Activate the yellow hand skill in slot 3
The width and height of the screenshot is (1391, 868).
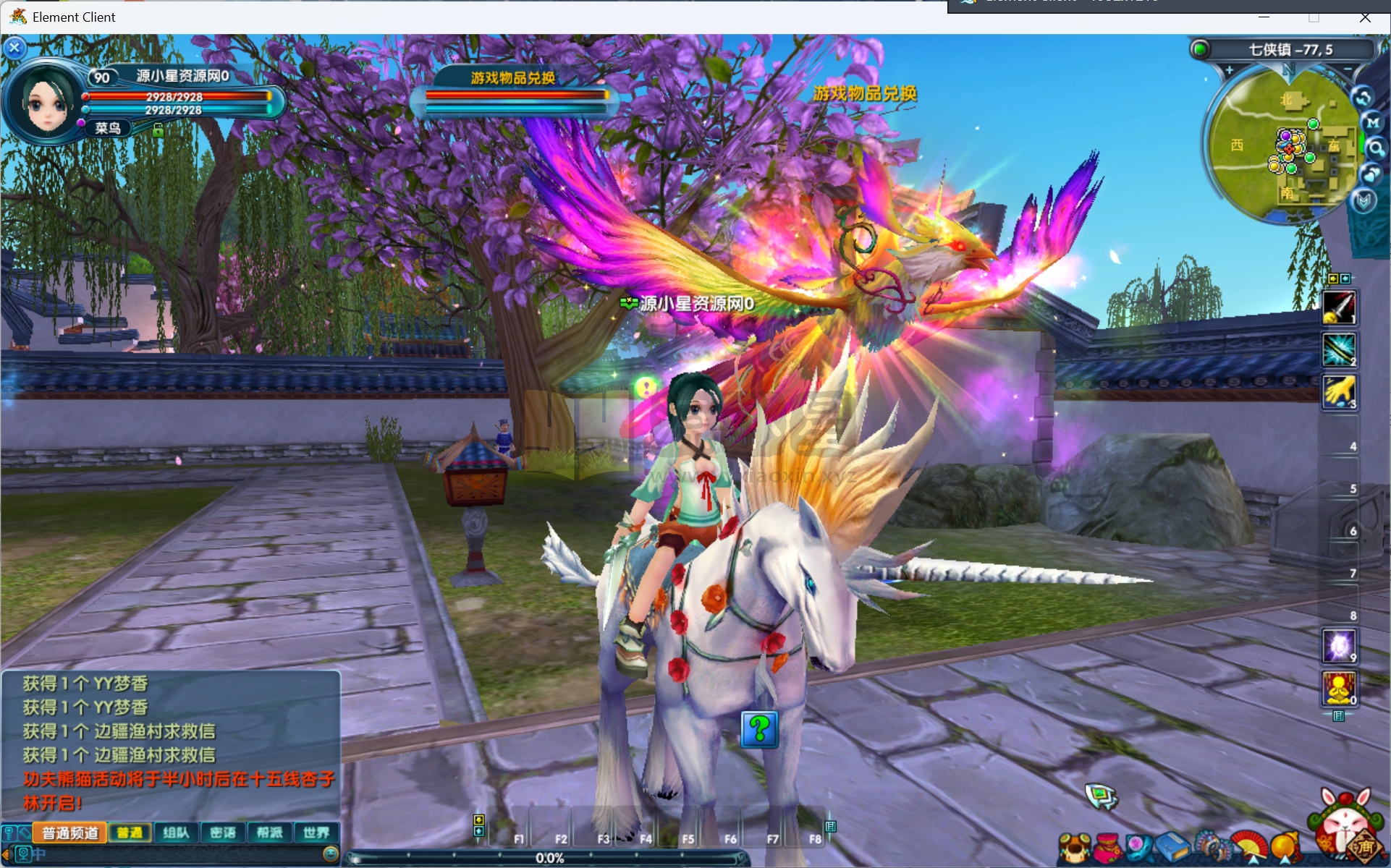coord(1339,392)
